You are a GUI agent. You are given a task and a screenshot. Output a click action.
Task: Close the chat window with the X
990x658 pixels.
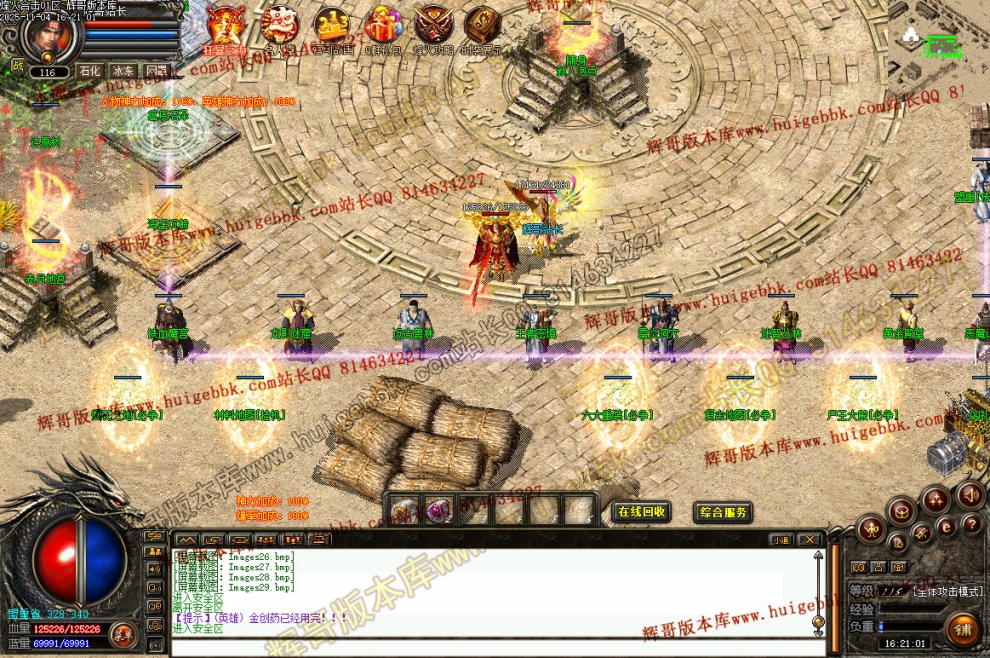click(809, 540)
